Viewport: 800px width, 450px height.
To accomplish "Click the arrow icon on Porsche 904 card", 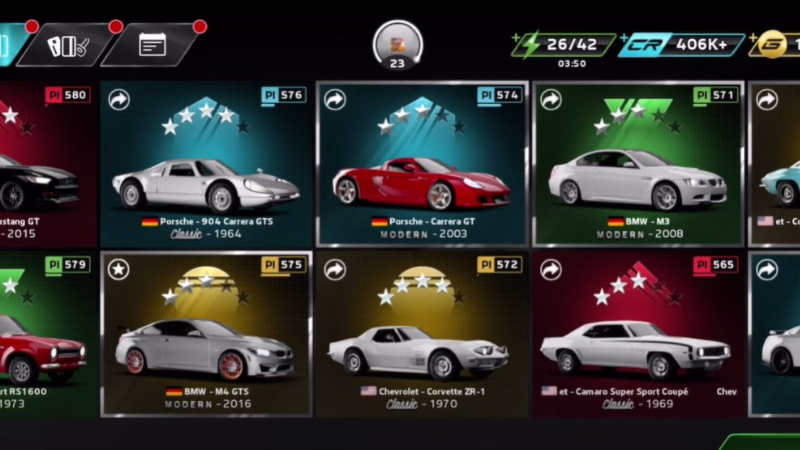I will pos(119,99).
